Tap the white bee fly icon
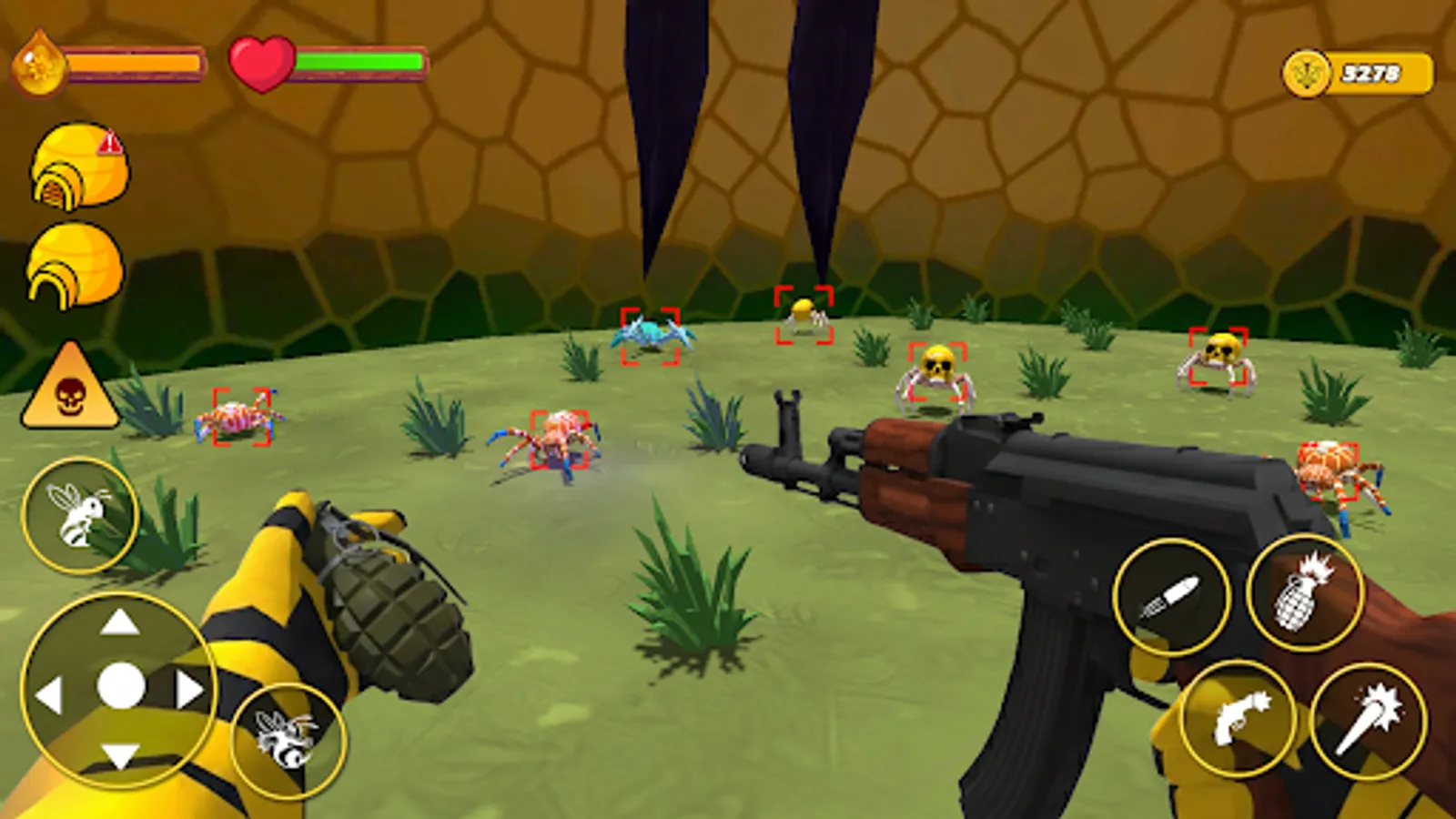This screenshot has width=1456, height=819. point(80,514)
